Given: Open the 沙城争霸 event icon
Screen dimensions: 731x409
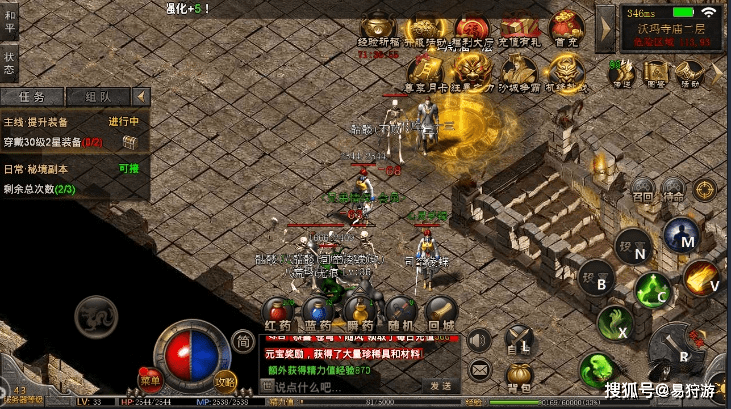Looking at the screenshot, I should [519, 72].
